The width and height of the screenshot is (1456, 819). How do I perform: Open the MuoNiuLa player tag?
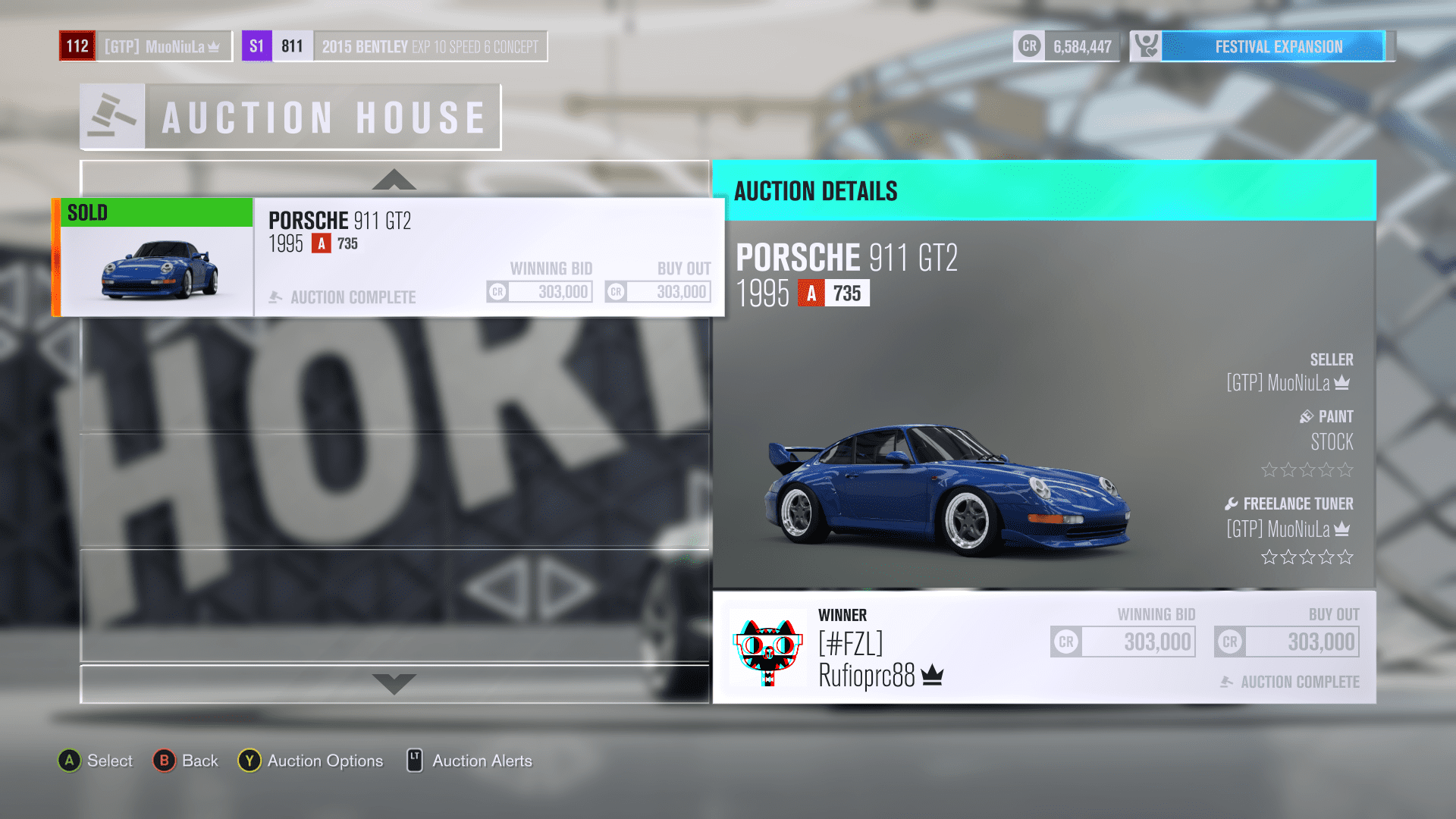162,46
